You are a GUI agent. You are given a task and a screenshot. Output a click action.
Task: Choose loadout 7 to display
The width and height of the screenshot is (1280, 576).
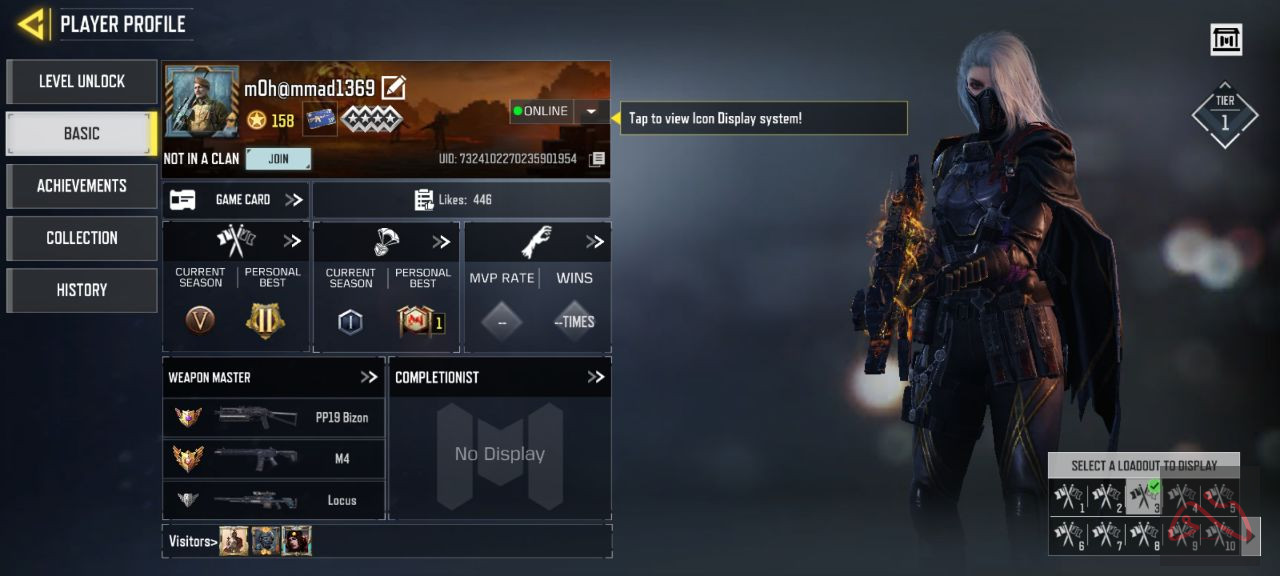1106,535
